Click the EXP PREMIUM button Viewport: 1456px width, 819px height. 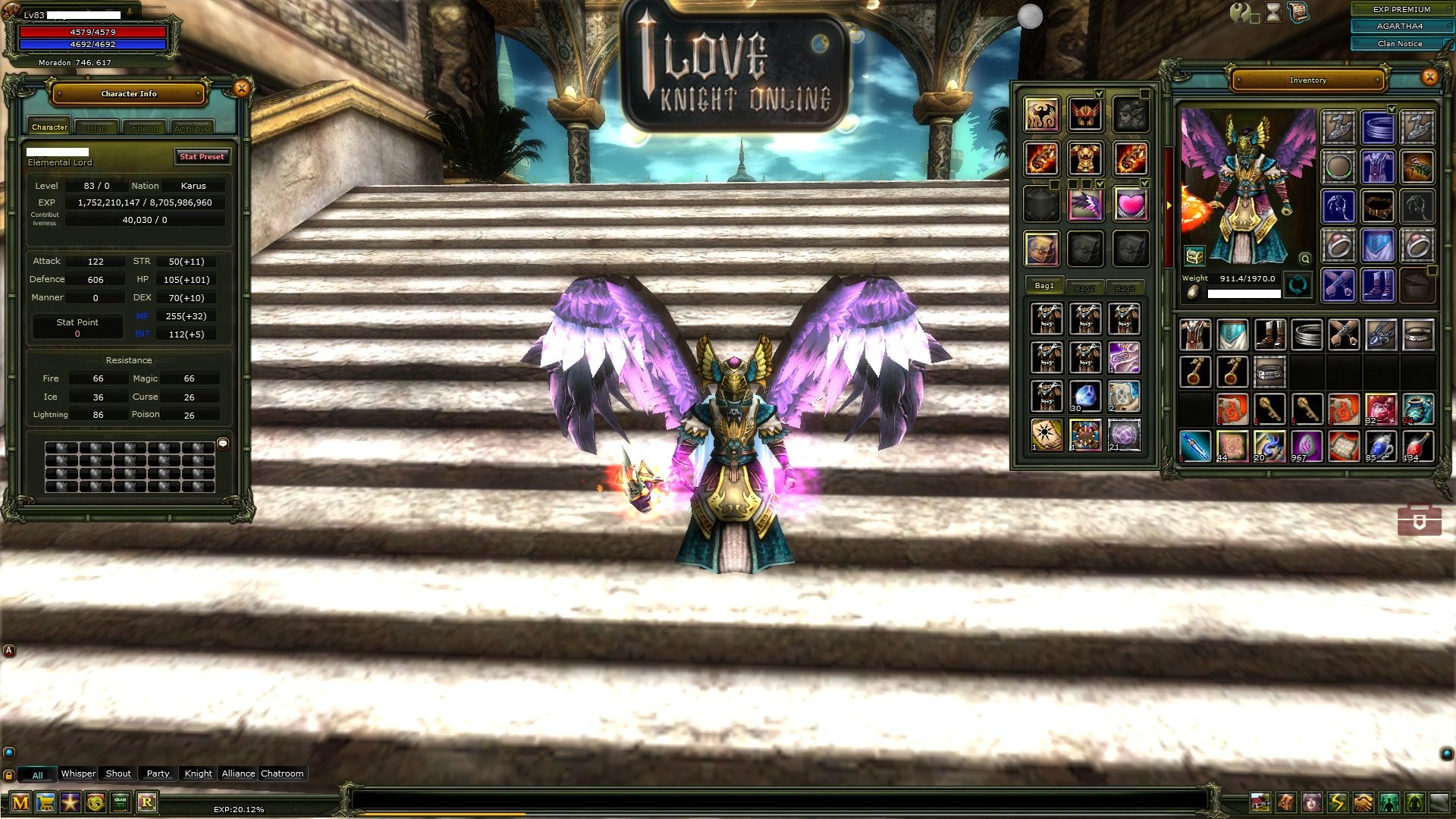[1401, 10]
